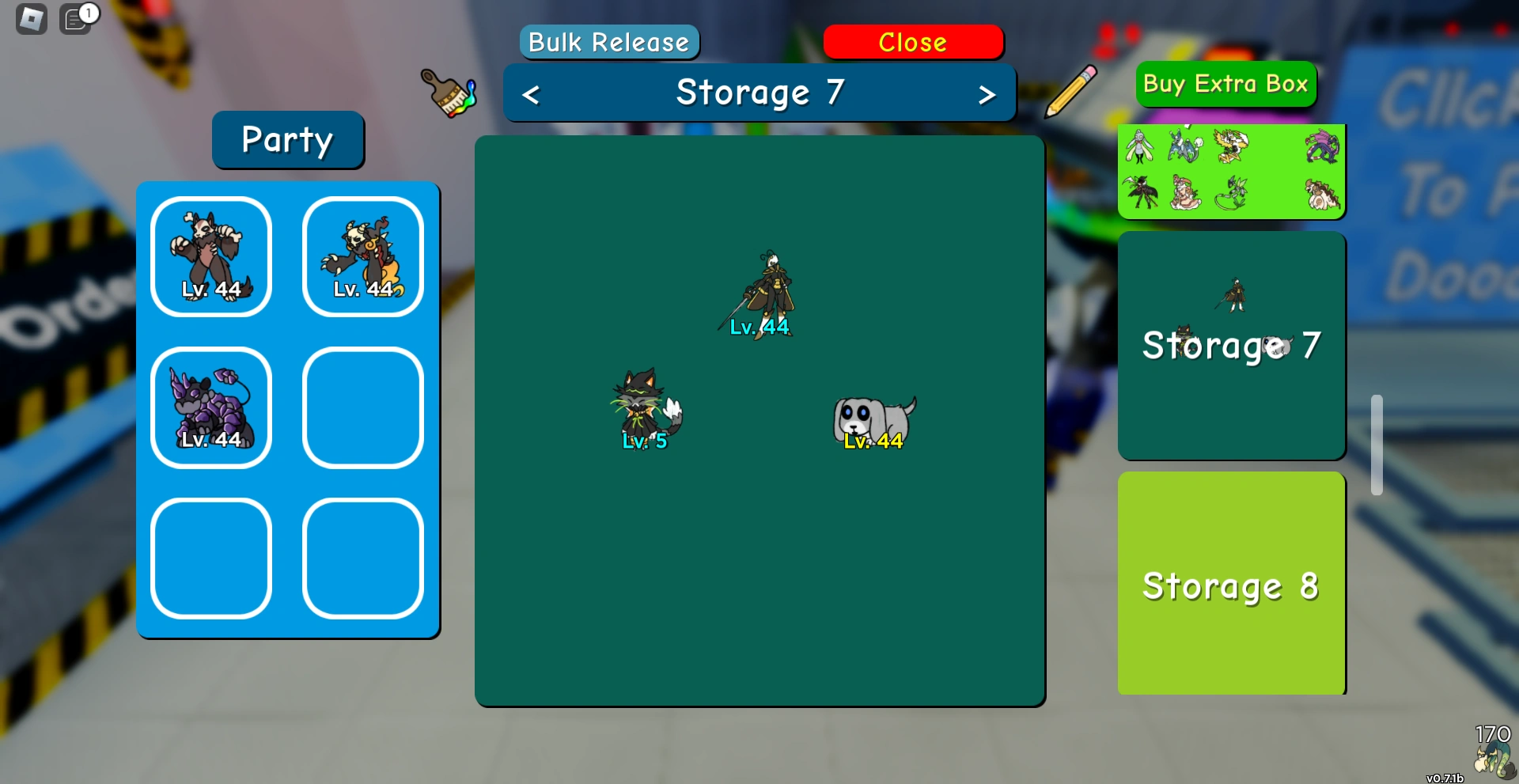Select the Storage 7 sidebar panel

coord(1230,346)
